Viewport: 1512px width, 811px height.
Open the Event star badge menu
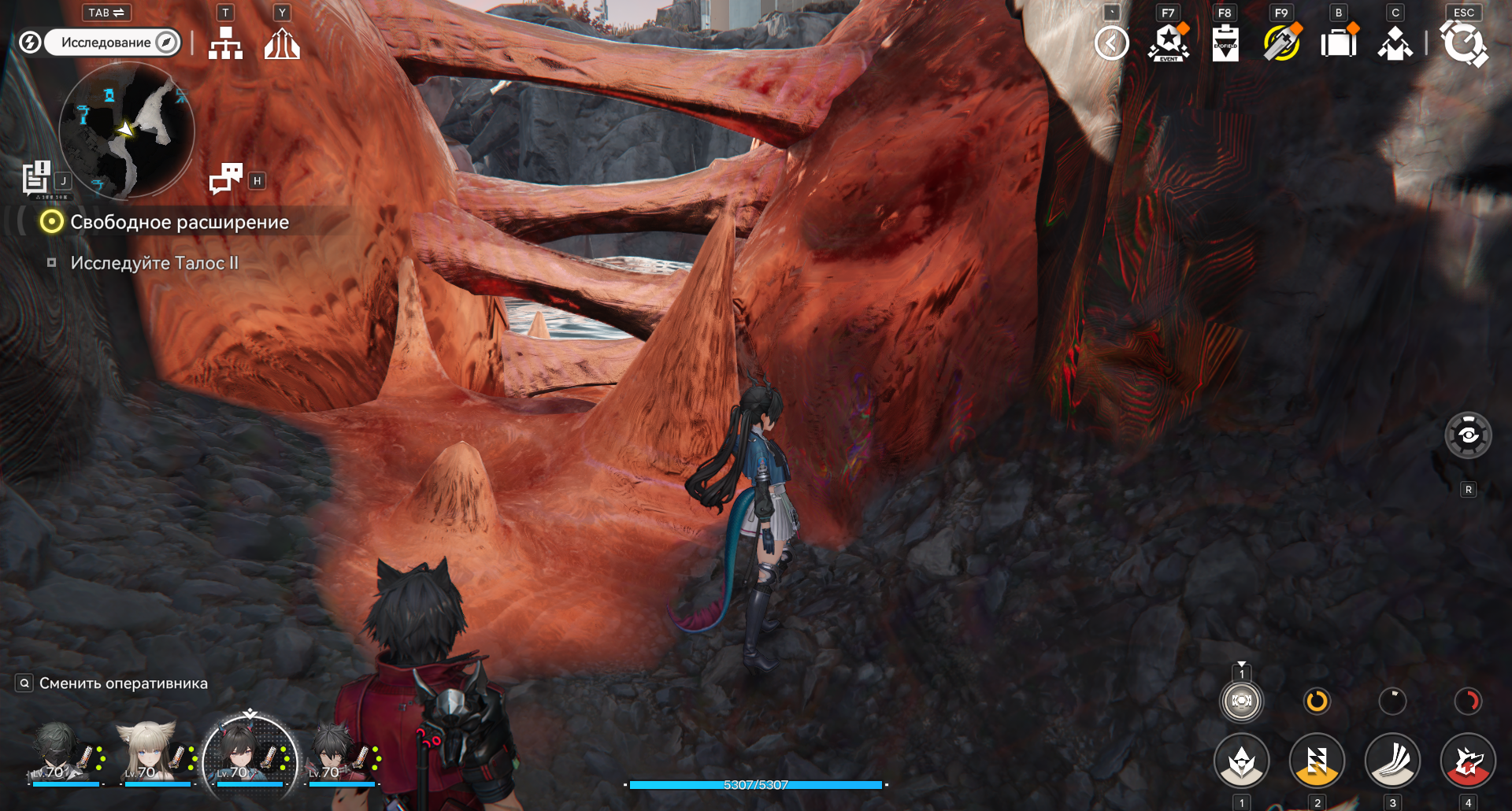(1169, 43)
